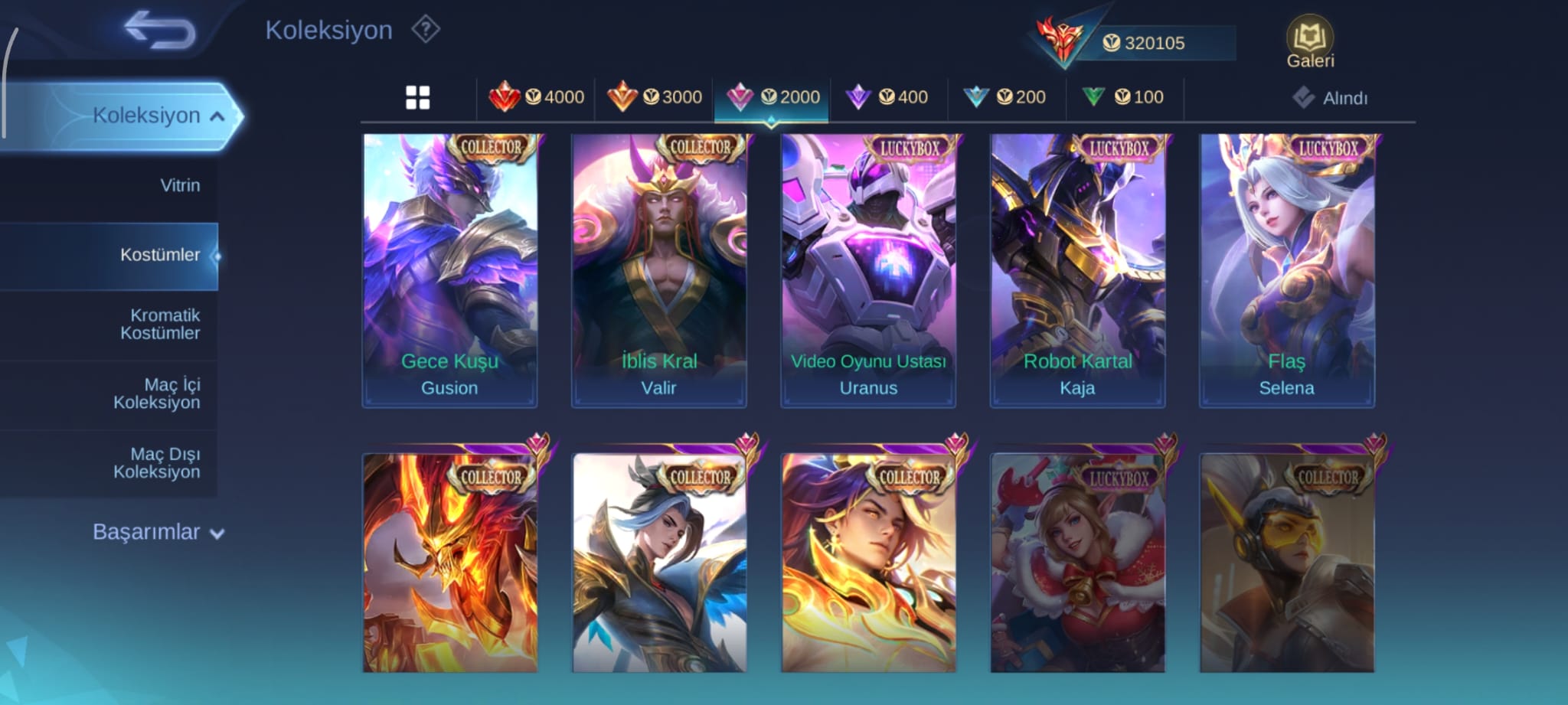Open Maç Dışı Koleksiyon

[x=157, y=463]
